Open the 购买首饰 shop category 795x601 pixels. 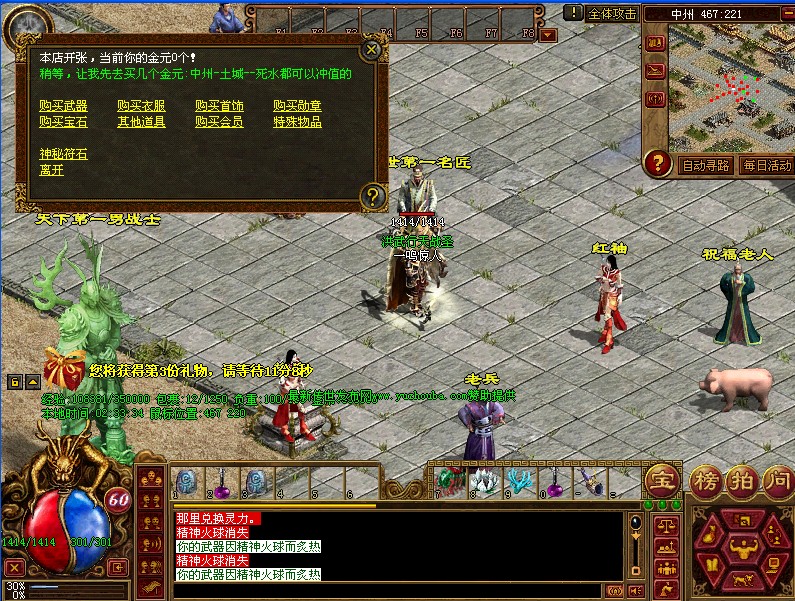pyautogui.click(x=219, y=105)
